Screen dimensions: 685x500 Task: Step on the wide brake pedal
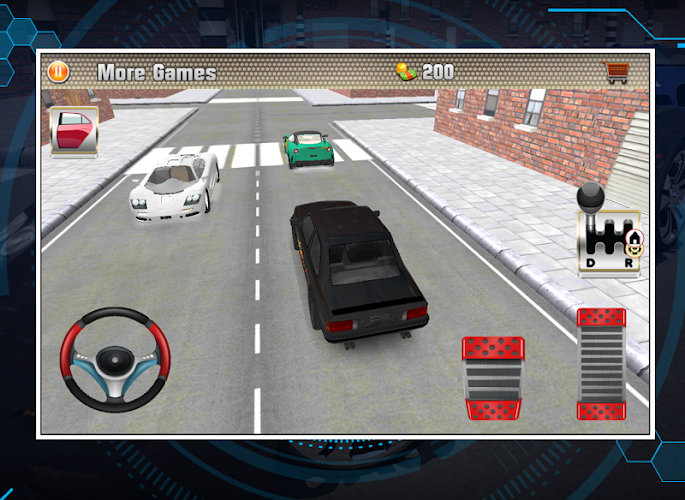(493, 377)
